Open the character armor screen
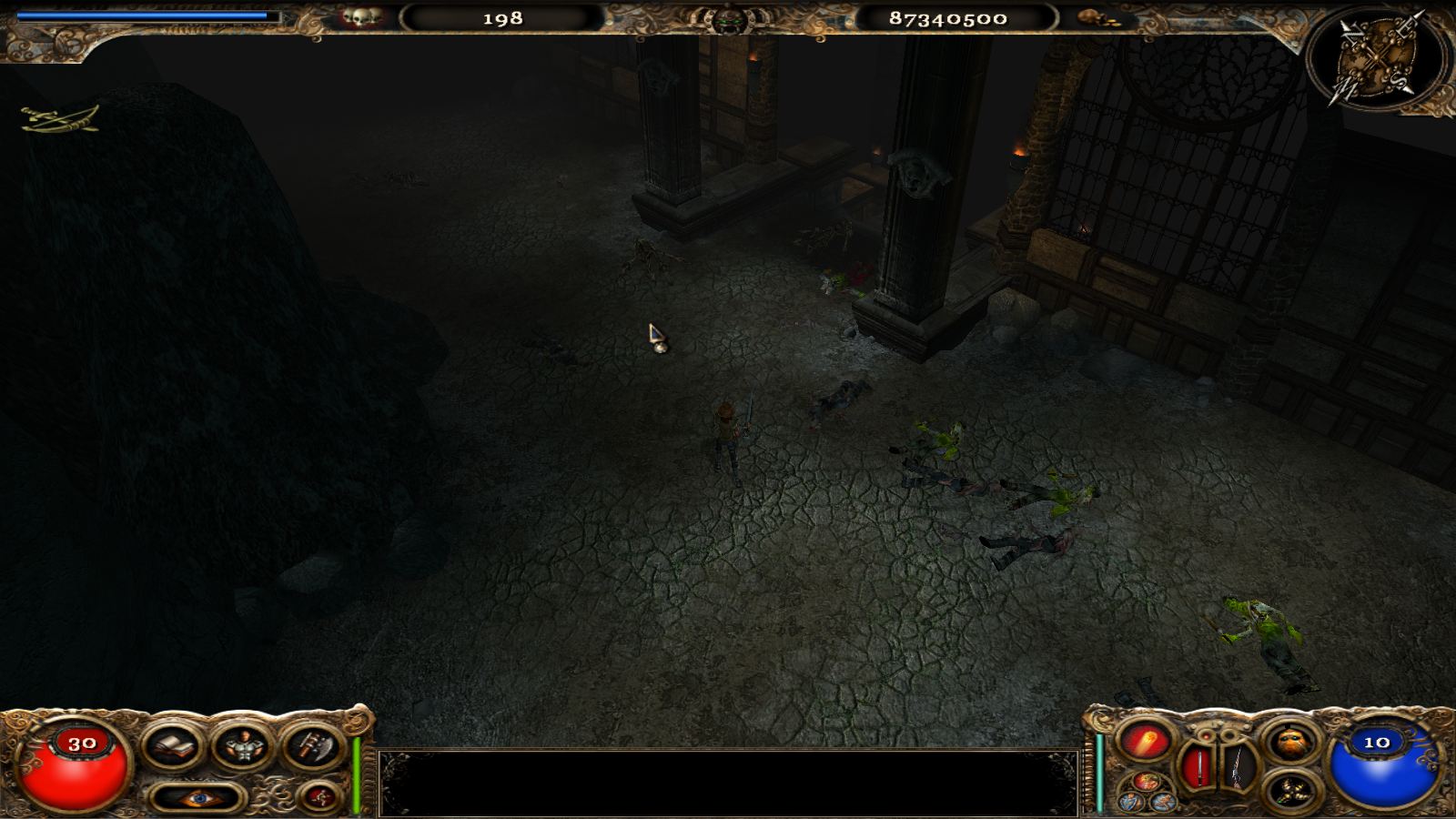The width and height of the screenshot is (1456, 819). pyautogui.click(x=243, y=747)
